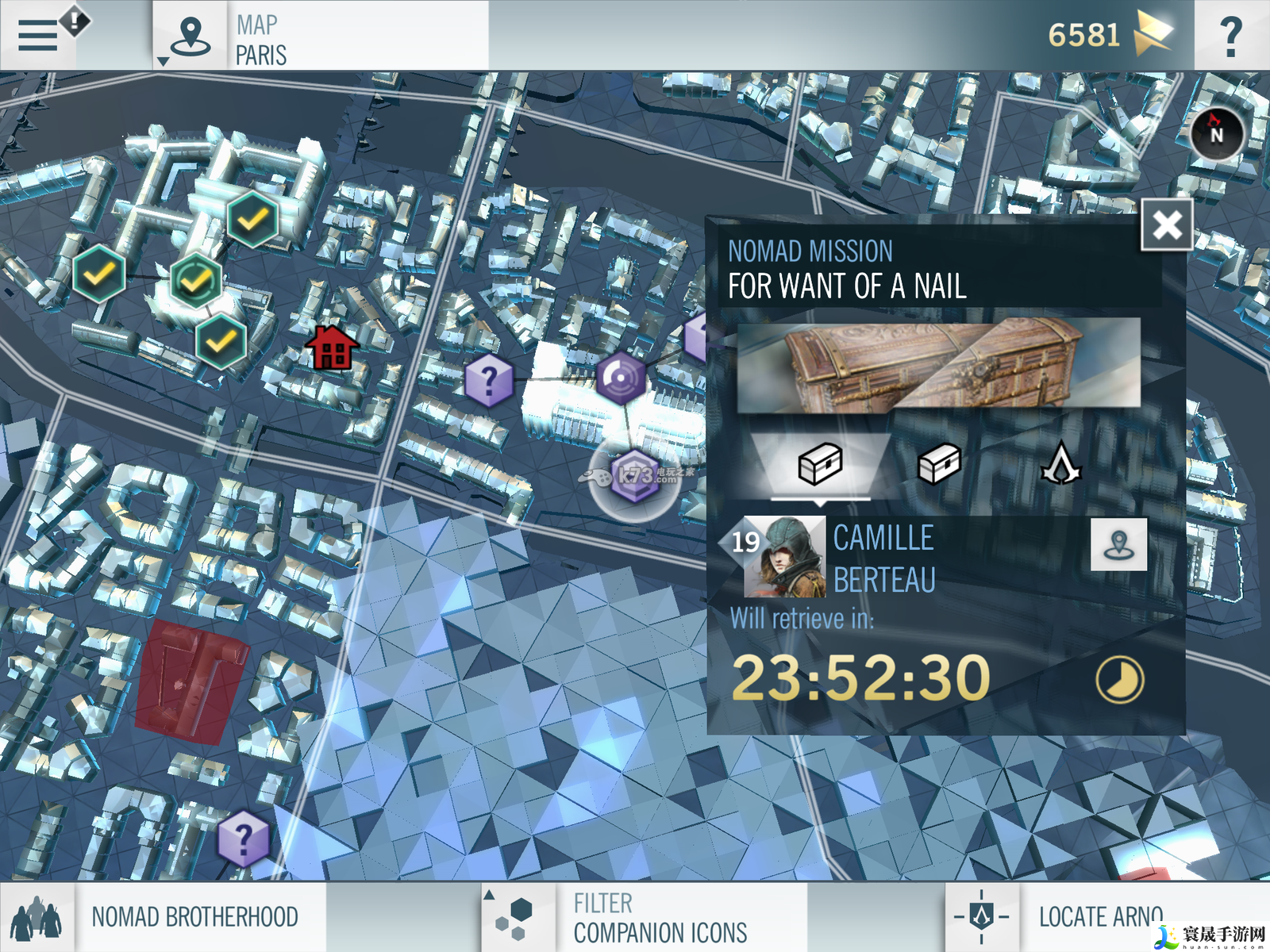Open the hamburger main menu

click(38, 35)
